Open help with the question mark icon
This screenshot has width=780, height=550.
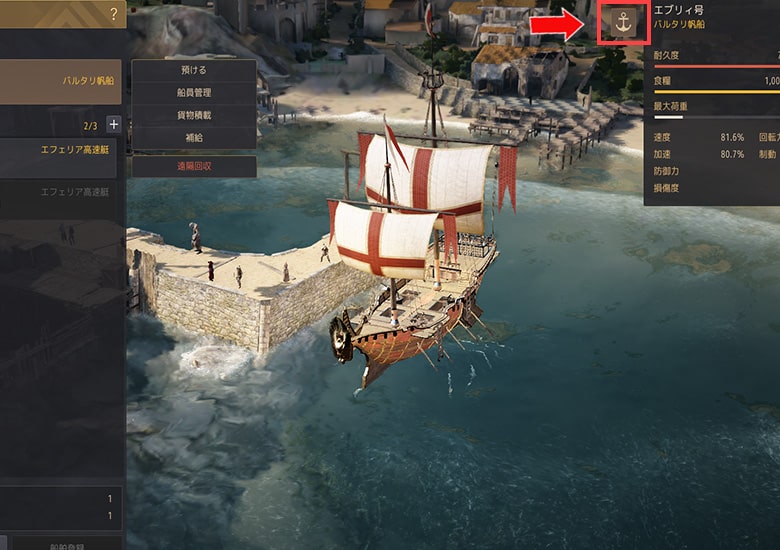coord(113,13)
